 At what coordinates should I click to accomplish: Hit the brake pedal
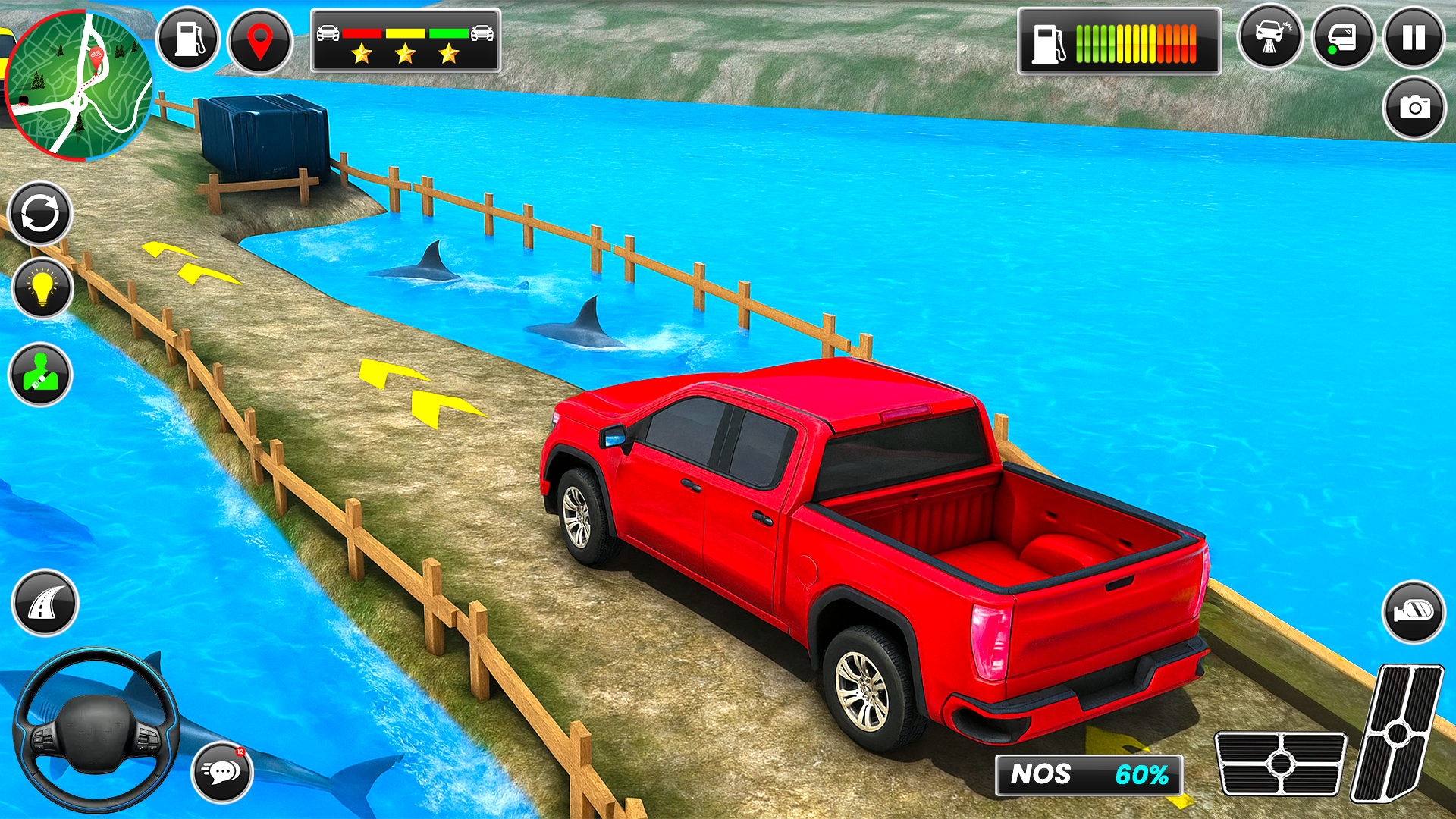point(1280,763)
